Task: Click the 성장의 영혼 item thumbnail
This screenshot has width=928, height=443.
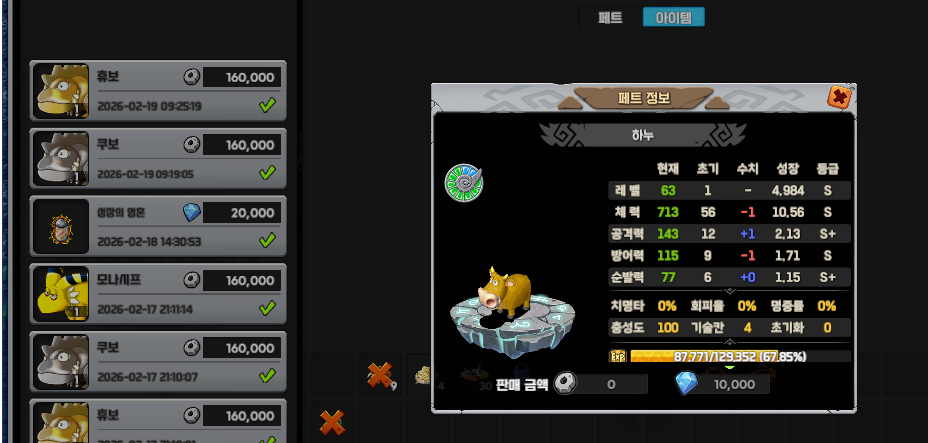Action: (x=58, y=226)
